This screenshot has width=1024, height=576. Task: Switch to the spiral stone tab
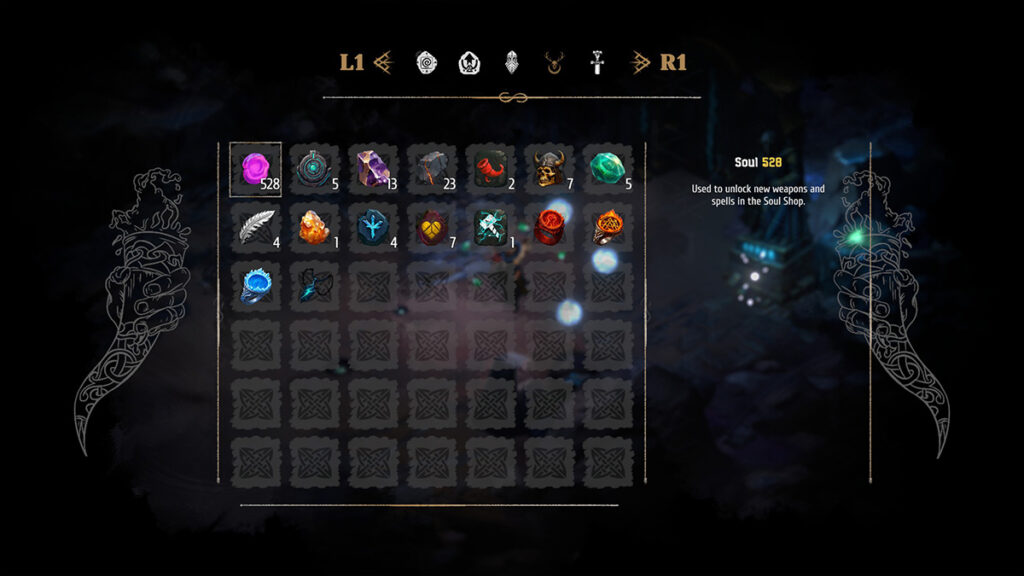coord(426,63)
